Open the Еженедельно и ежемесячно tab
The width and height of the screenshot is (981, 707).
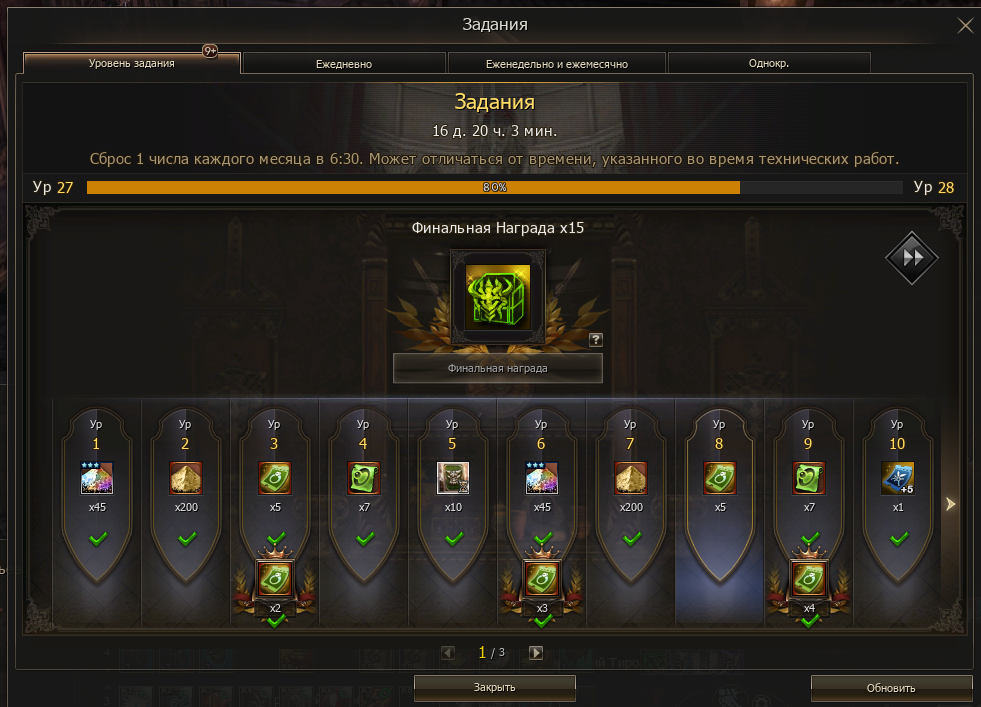tap(556, 63)
